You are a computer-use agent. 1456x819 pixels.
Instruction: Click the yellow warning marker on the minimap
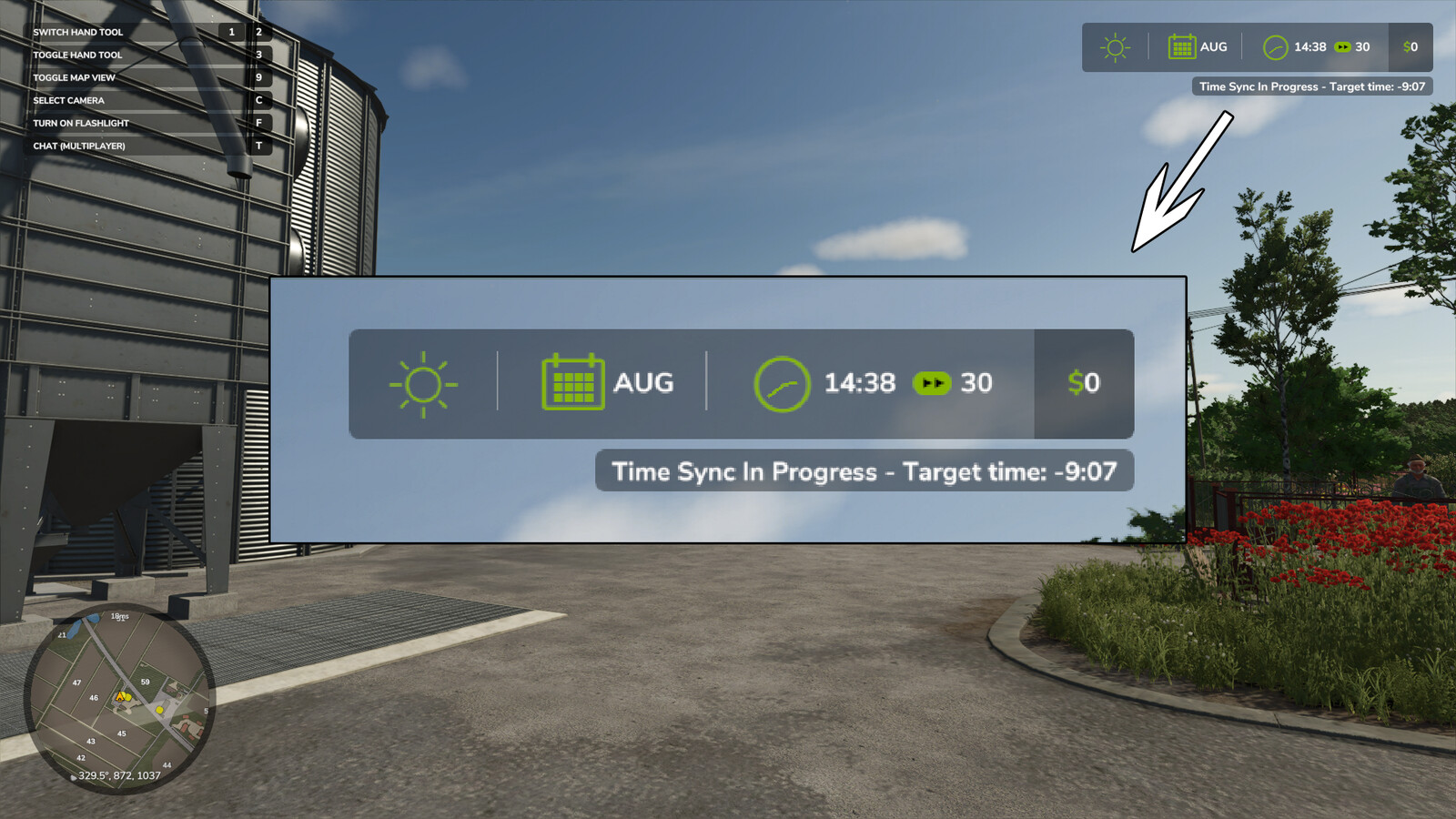121,696
